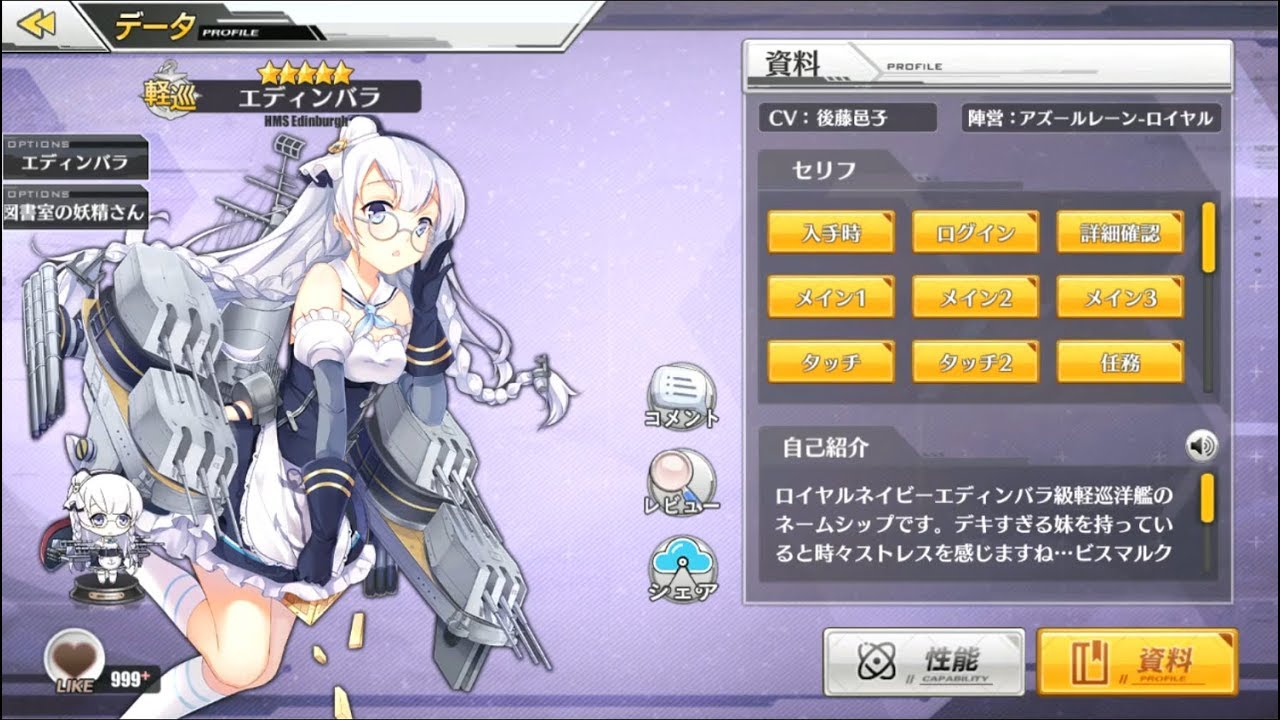Play the メイン2 voice line

[975, 297]
